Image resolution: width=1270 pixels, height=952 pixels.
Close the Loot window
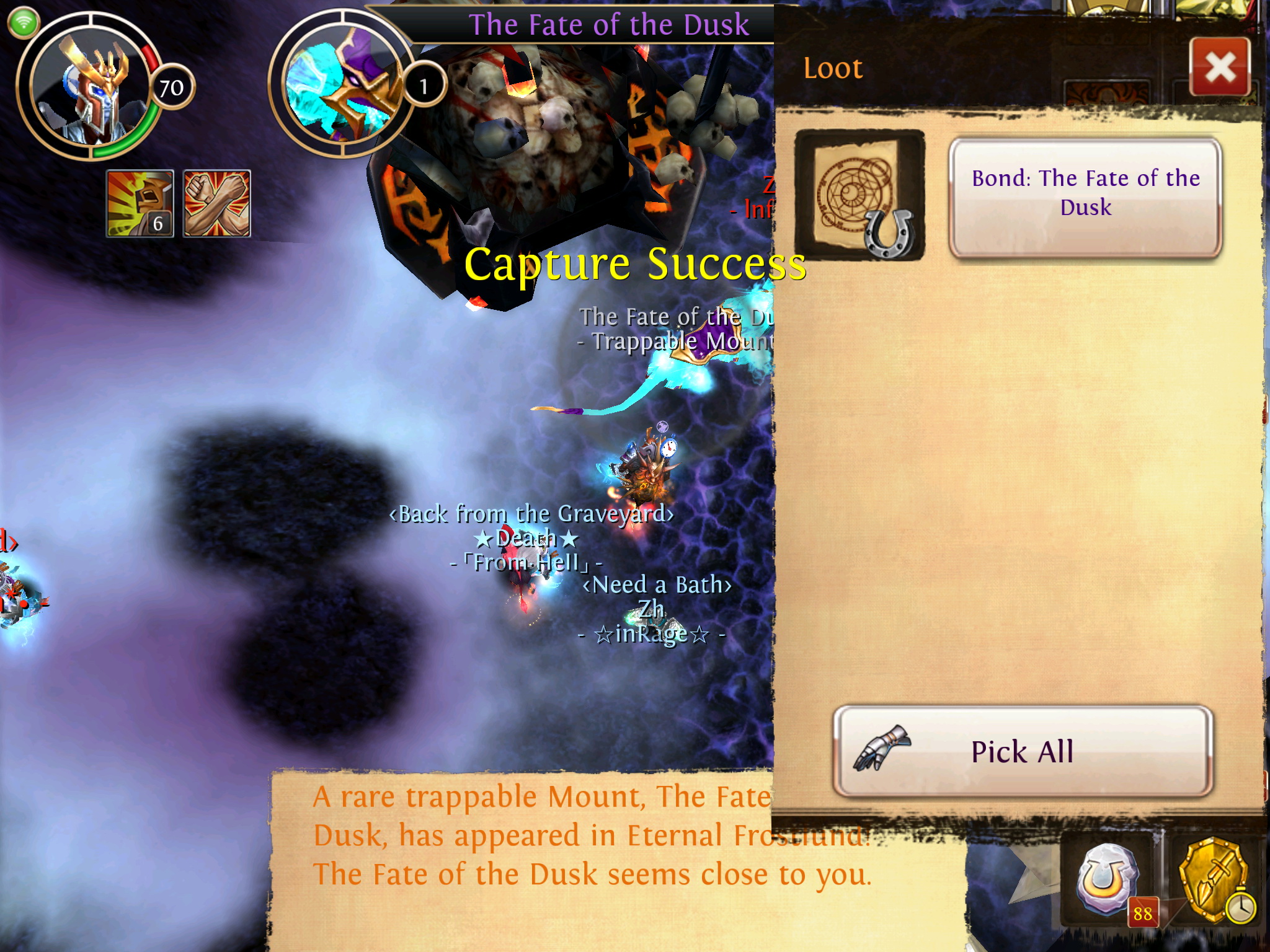click(1220, 67)
